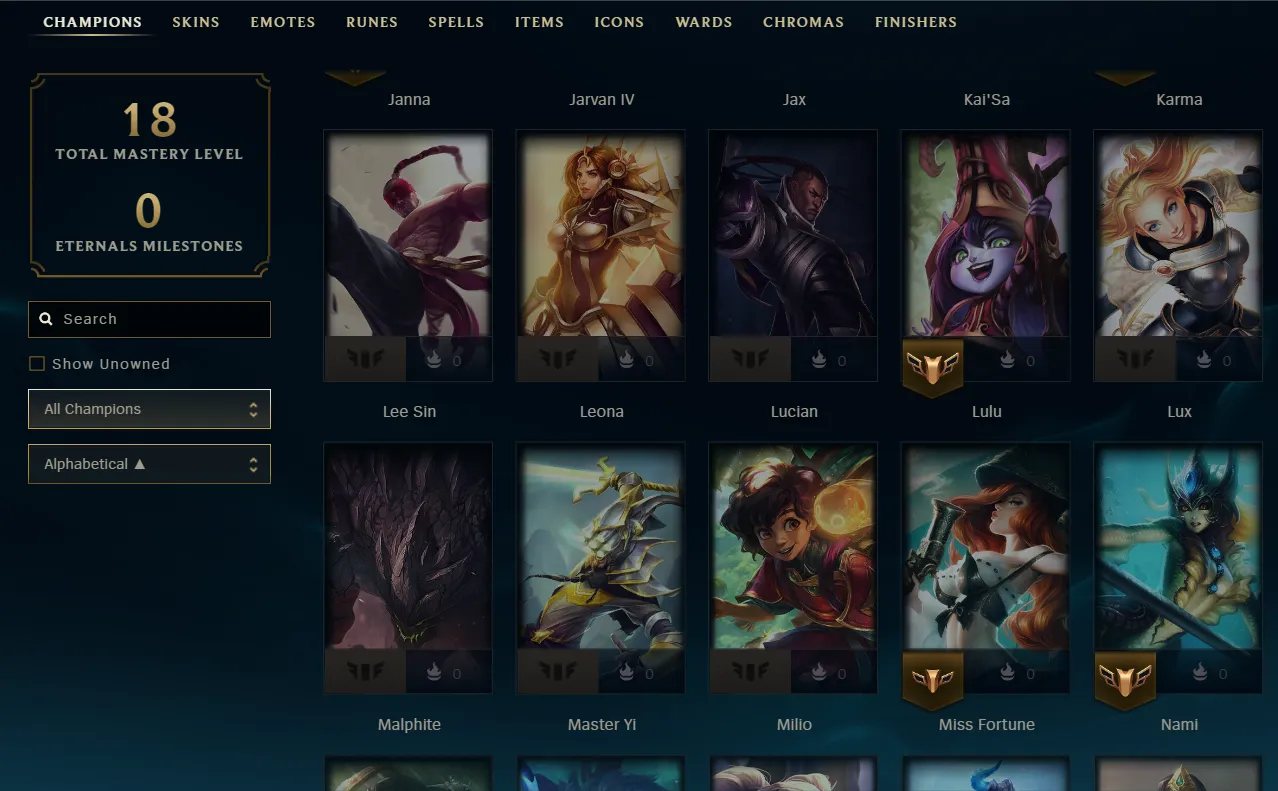Open the Icons collection tab

(x=619, y=22)
